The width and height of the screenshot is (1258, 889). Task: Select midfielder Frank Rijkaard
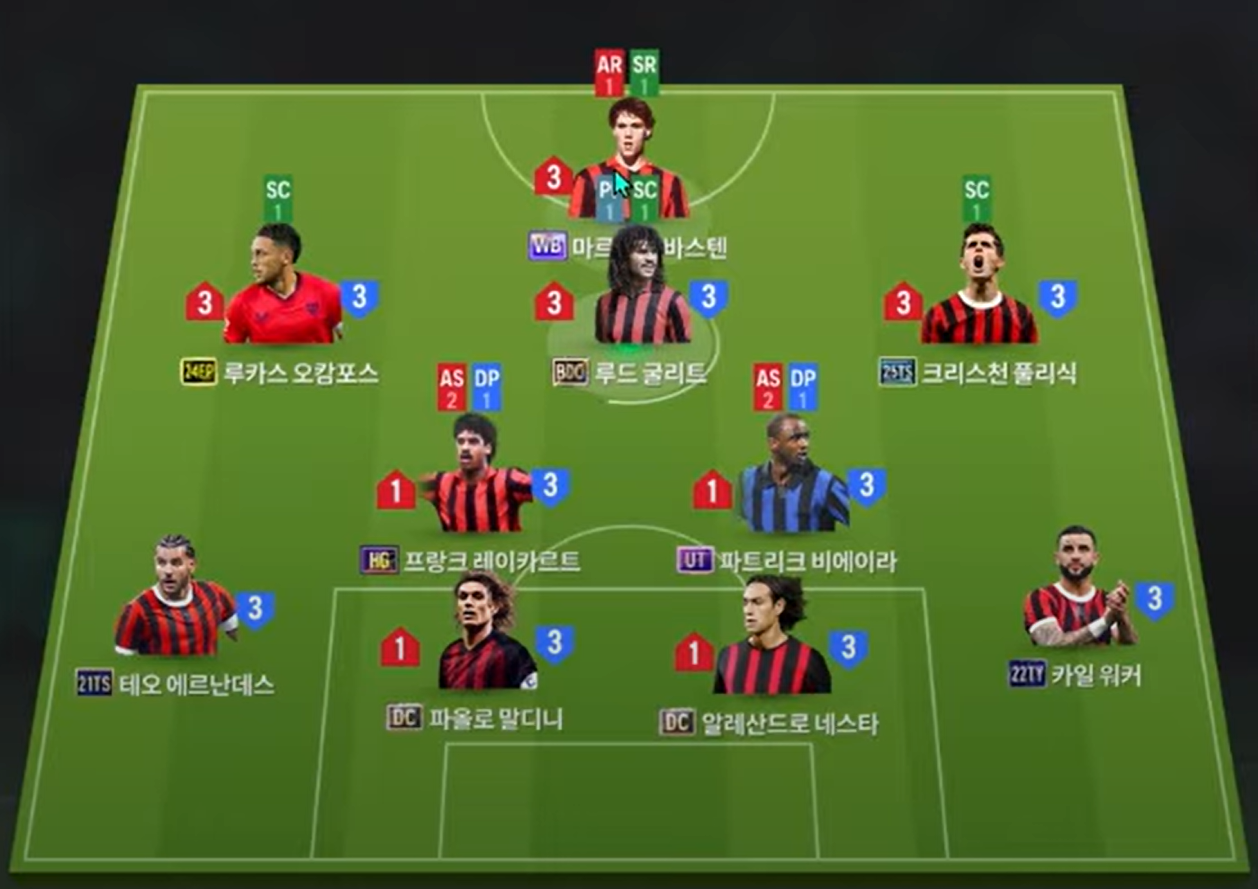click(479, 480)
